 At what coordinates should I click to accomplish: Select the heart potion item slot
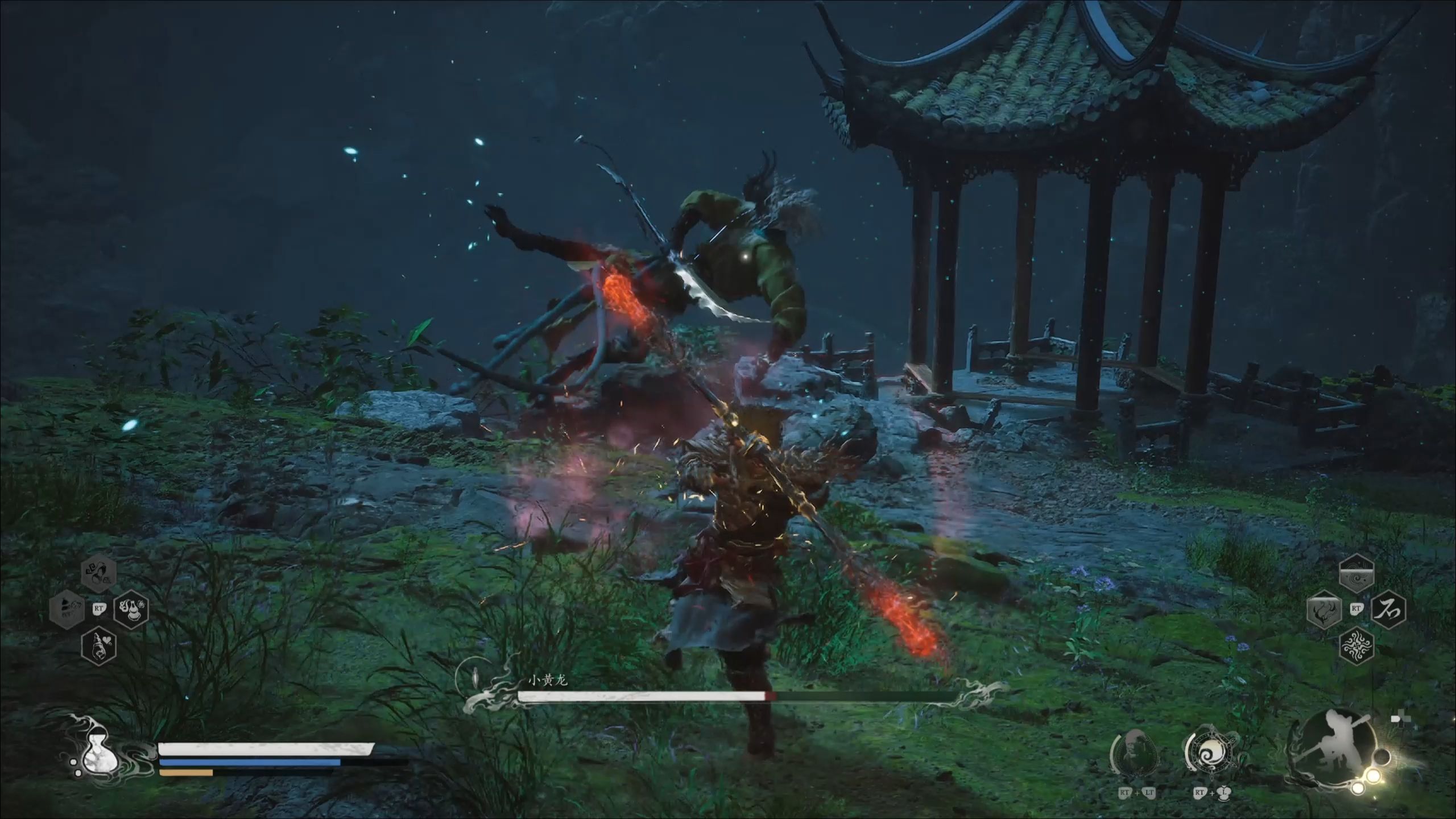coord(100,646)
